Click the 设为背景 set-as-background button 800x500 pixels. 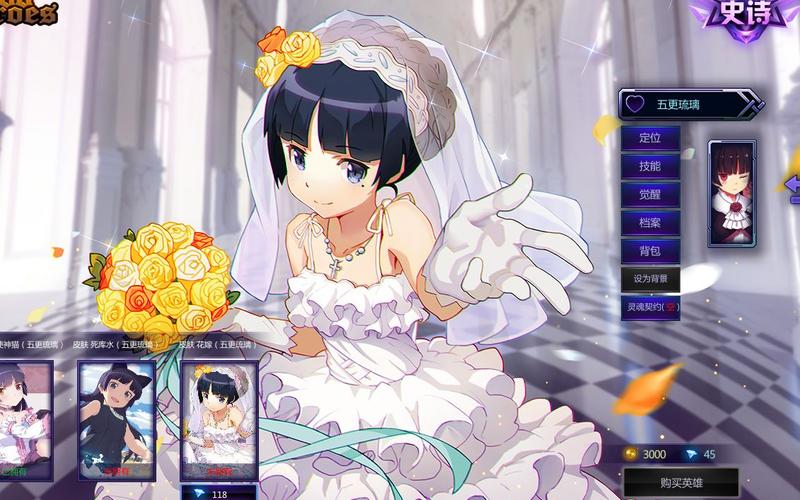650,279
